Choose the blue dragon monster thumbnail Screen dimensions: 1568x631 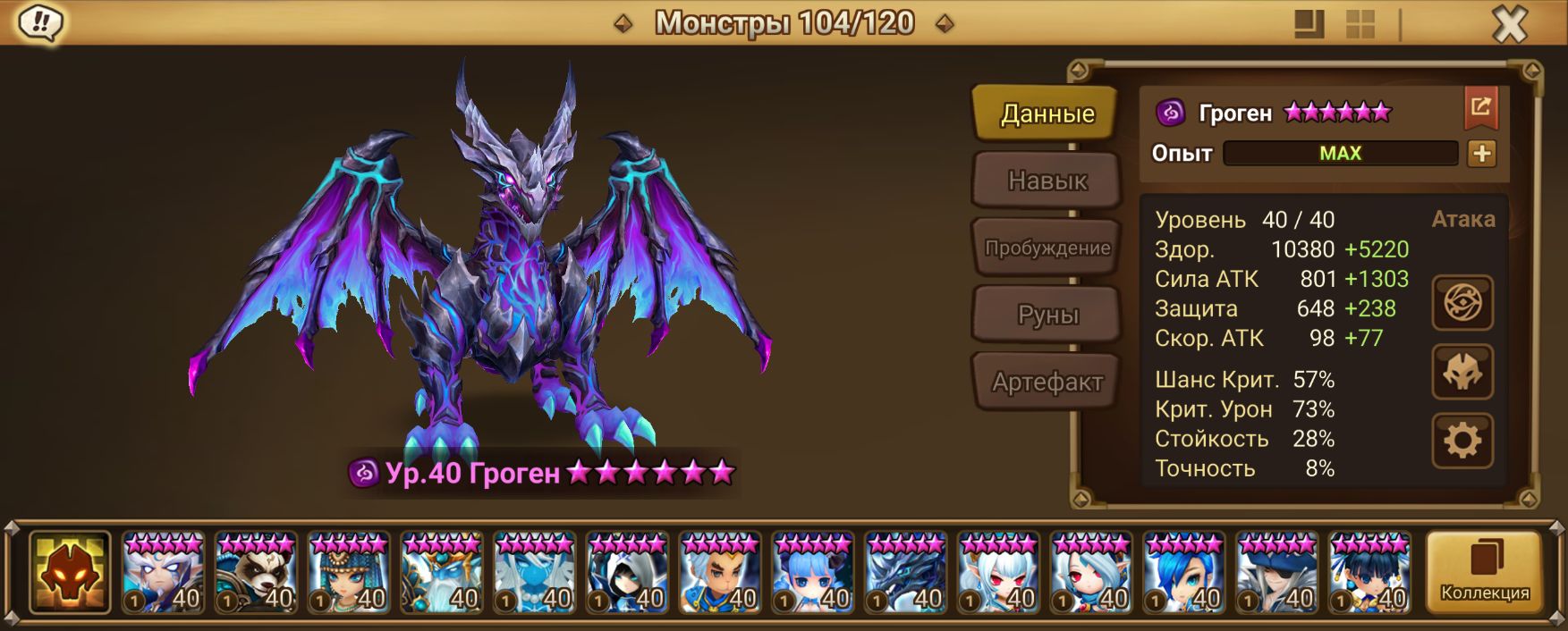click(x=905, y=572)
